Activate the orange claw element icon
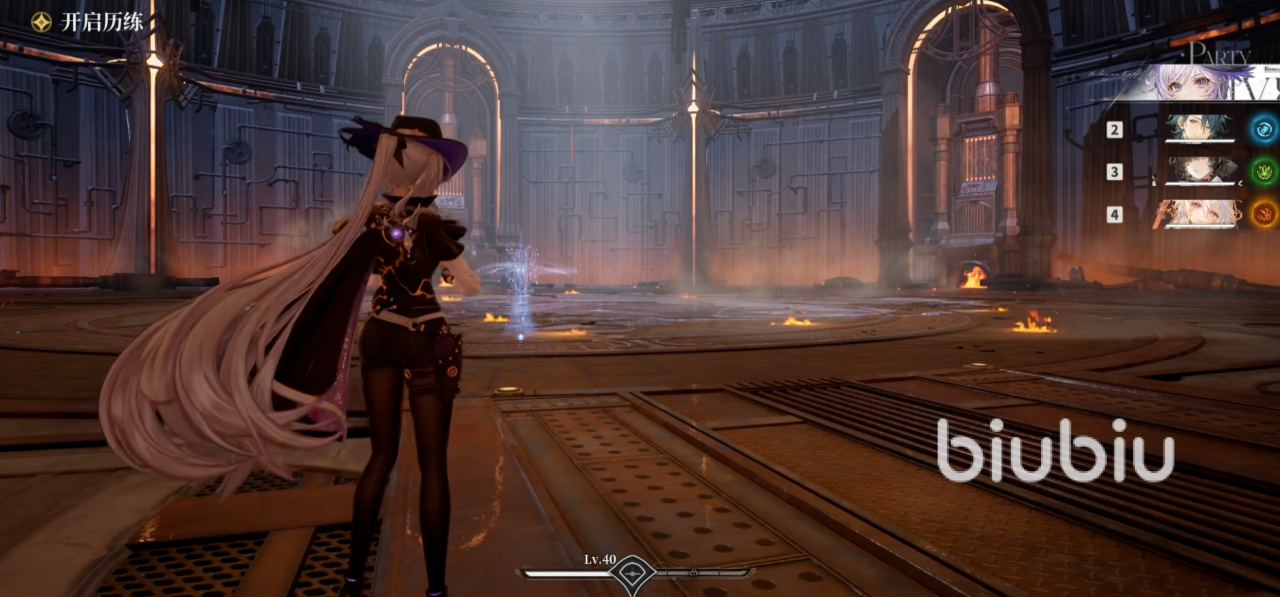This screenshot has width=1280, height=597. [x=1265, y=213]
